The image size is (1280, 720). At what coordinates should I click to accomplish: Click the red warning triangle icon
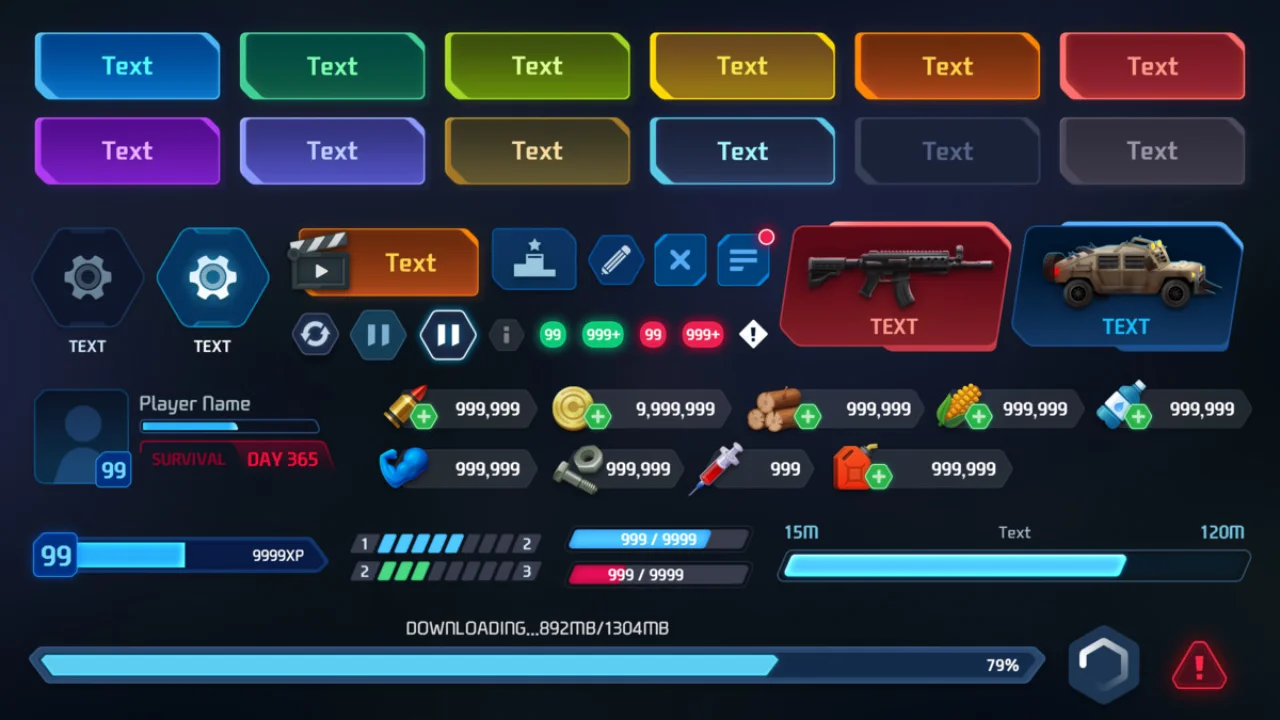click(1199, 664)
